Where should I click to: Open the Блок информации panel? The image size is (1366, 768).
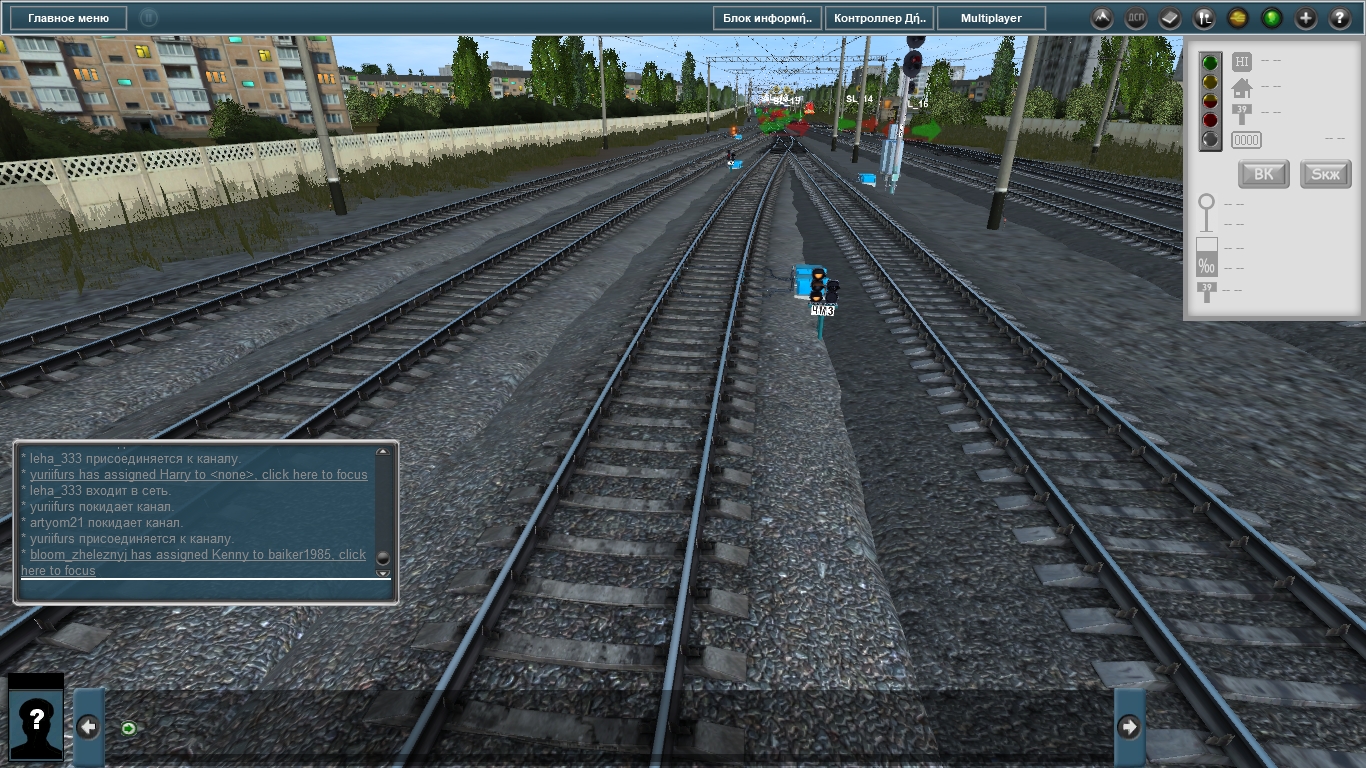(767, 18)
